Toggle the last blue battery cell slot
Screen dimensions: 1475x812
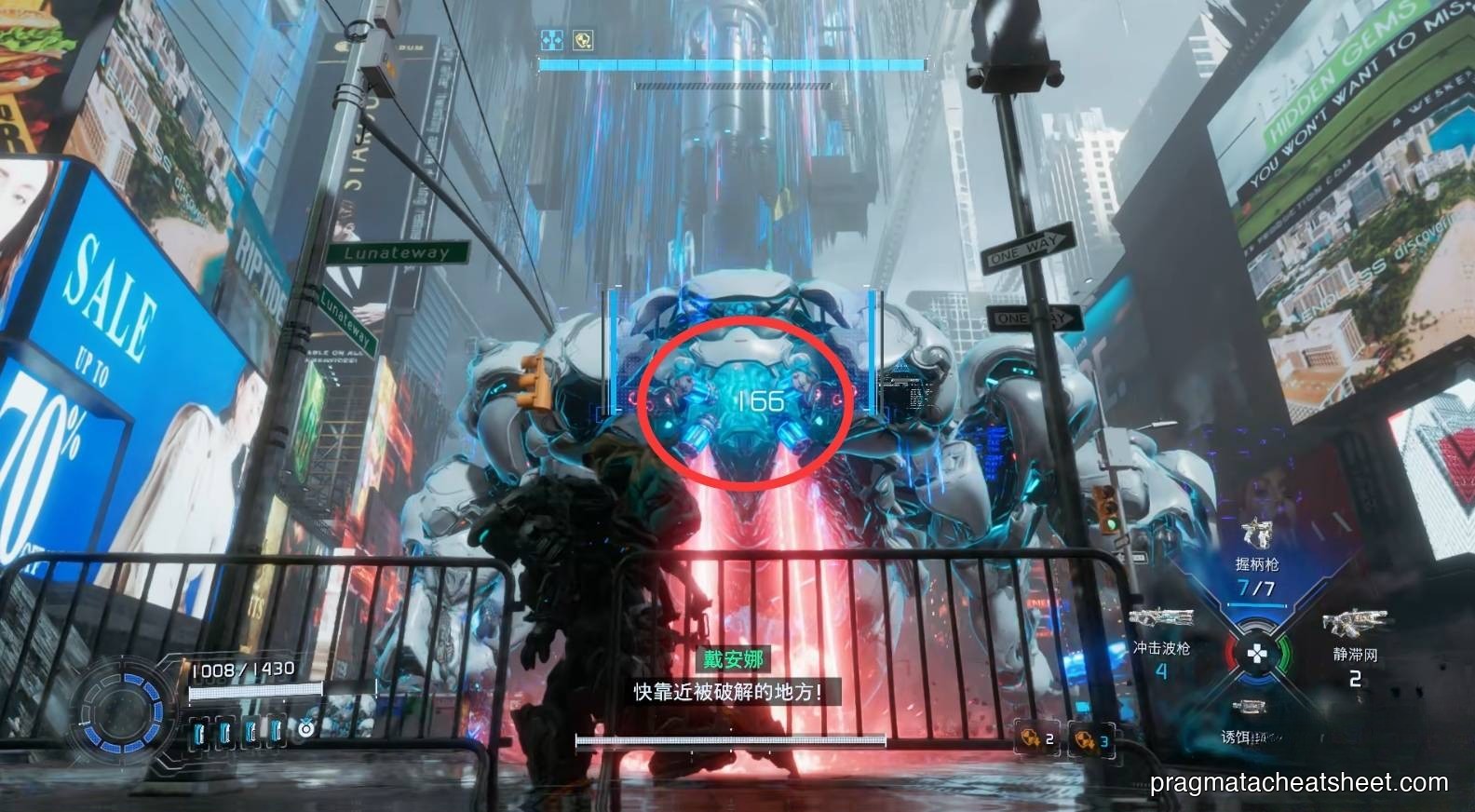click(x=276, y=732)
